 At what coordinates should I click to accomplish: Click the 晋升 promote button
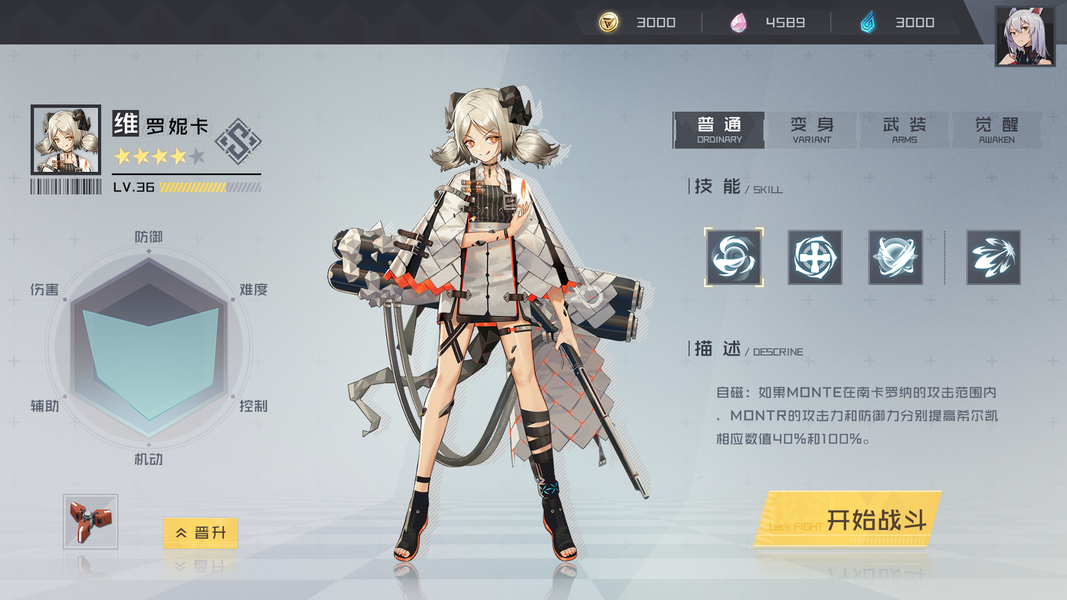coord(200,533)
